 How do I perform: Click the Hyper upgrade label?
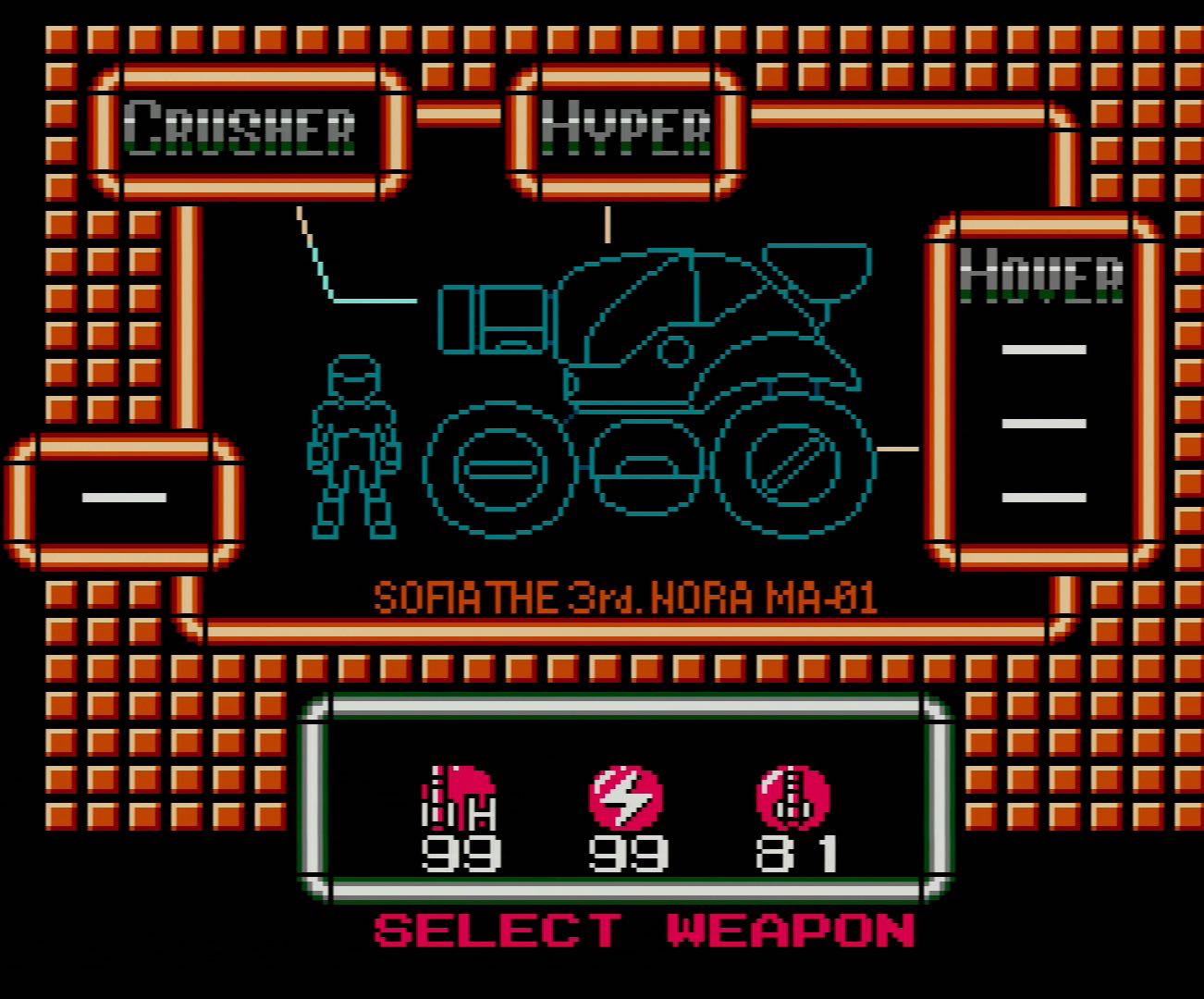point(626,128)
